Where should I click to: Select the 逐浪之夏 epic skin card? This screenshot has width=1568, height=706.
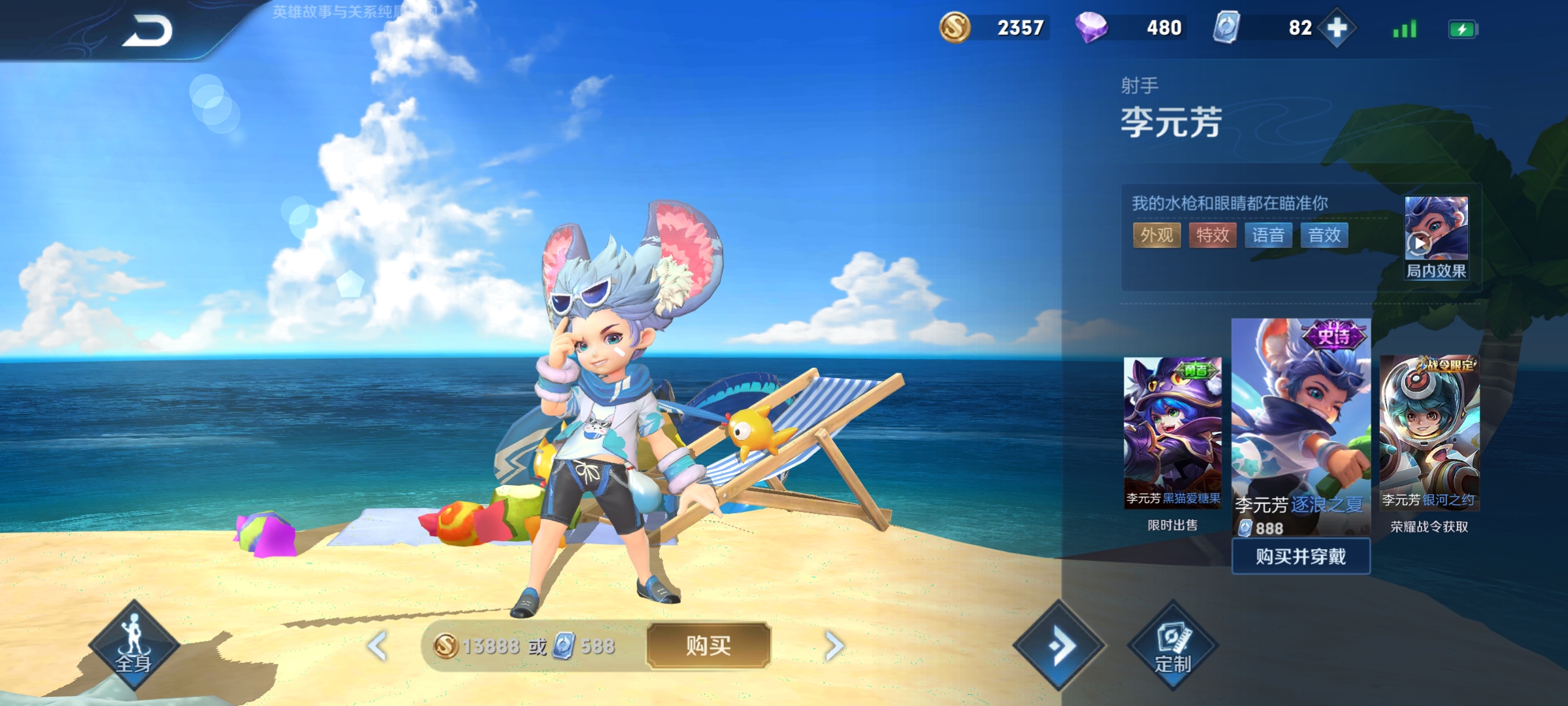tap(1300, 425)
